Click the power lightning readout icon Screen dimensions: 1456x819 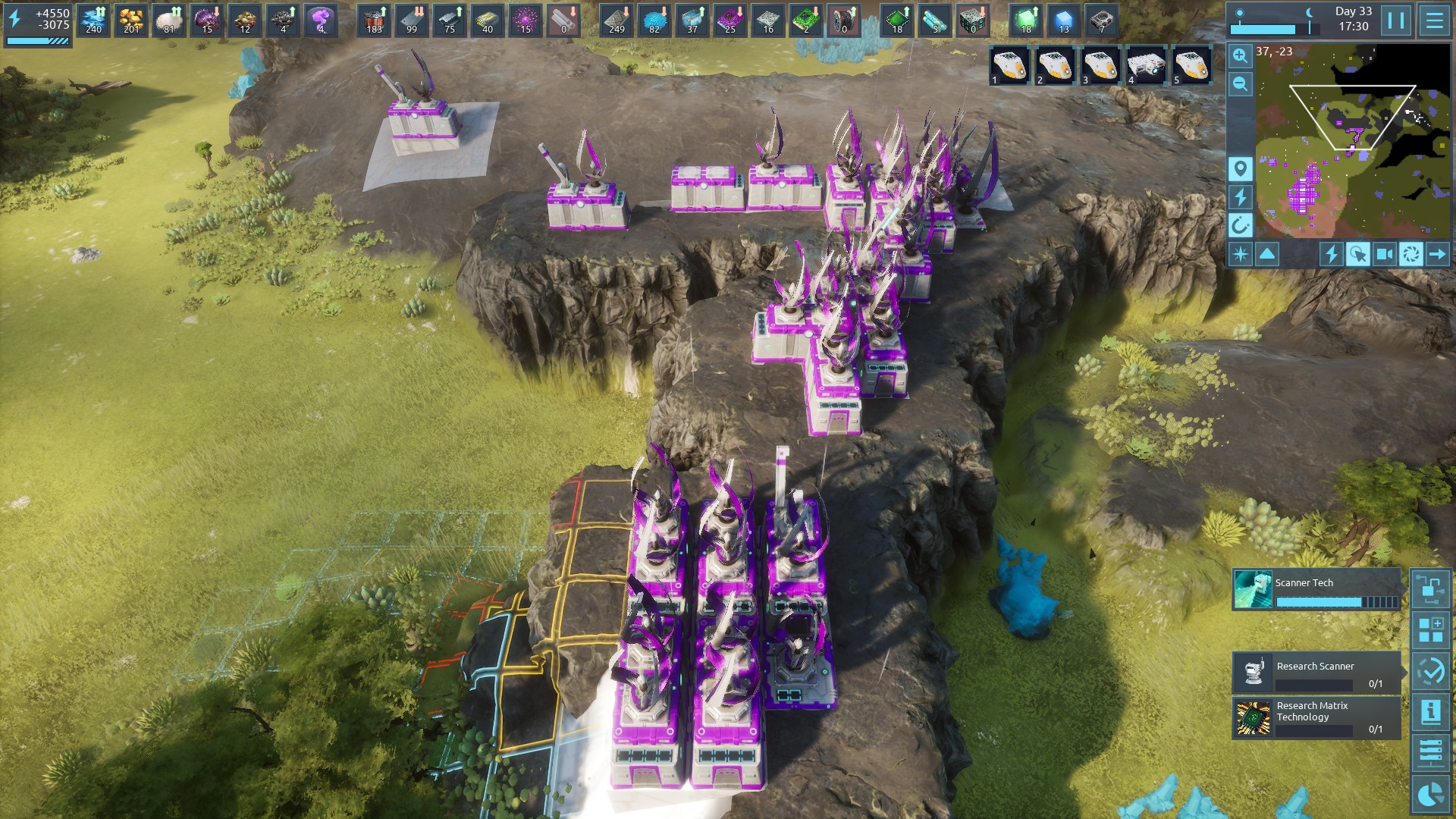15,19
